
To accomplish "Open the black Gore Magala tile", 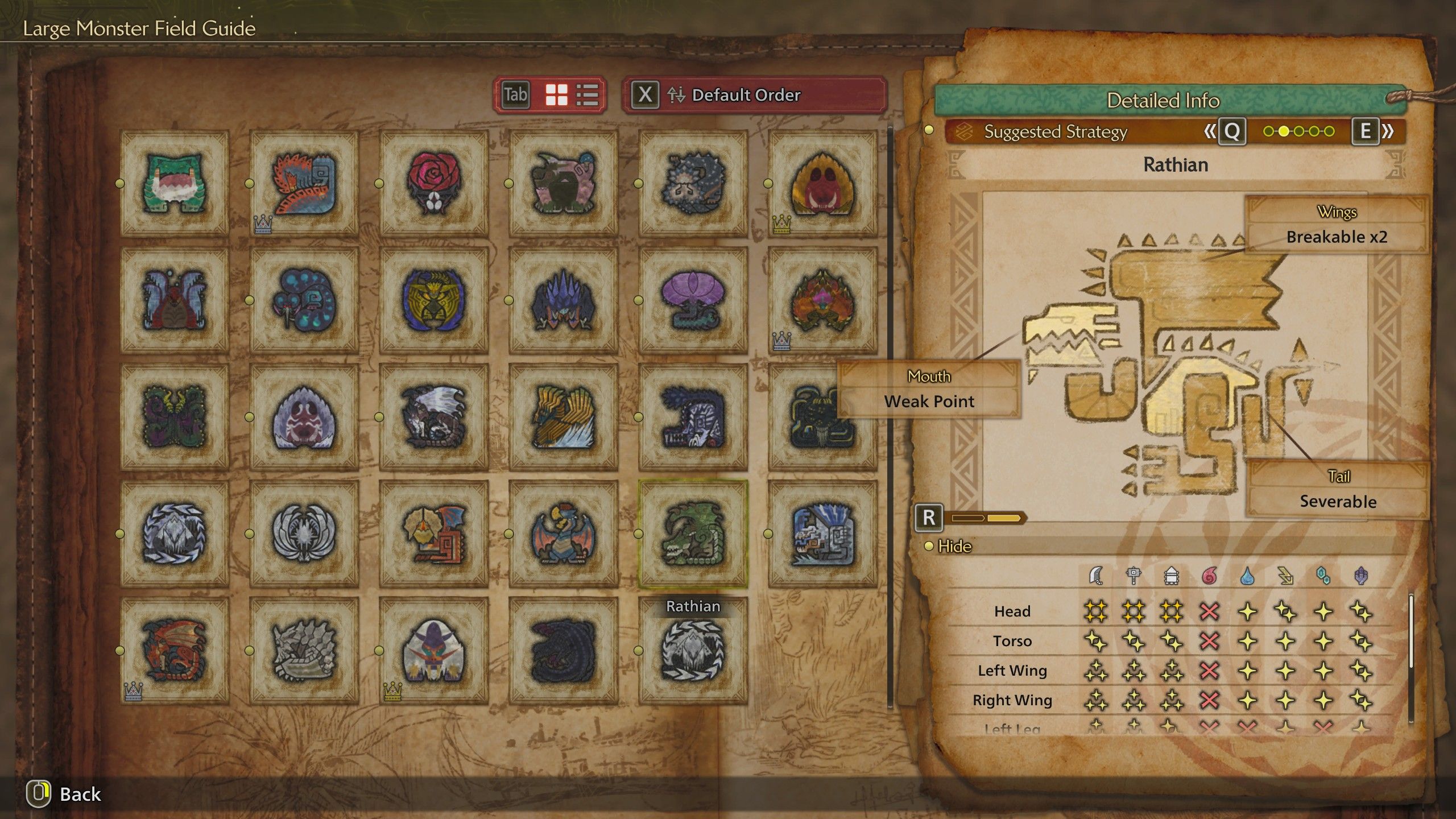I will point(563,651).
